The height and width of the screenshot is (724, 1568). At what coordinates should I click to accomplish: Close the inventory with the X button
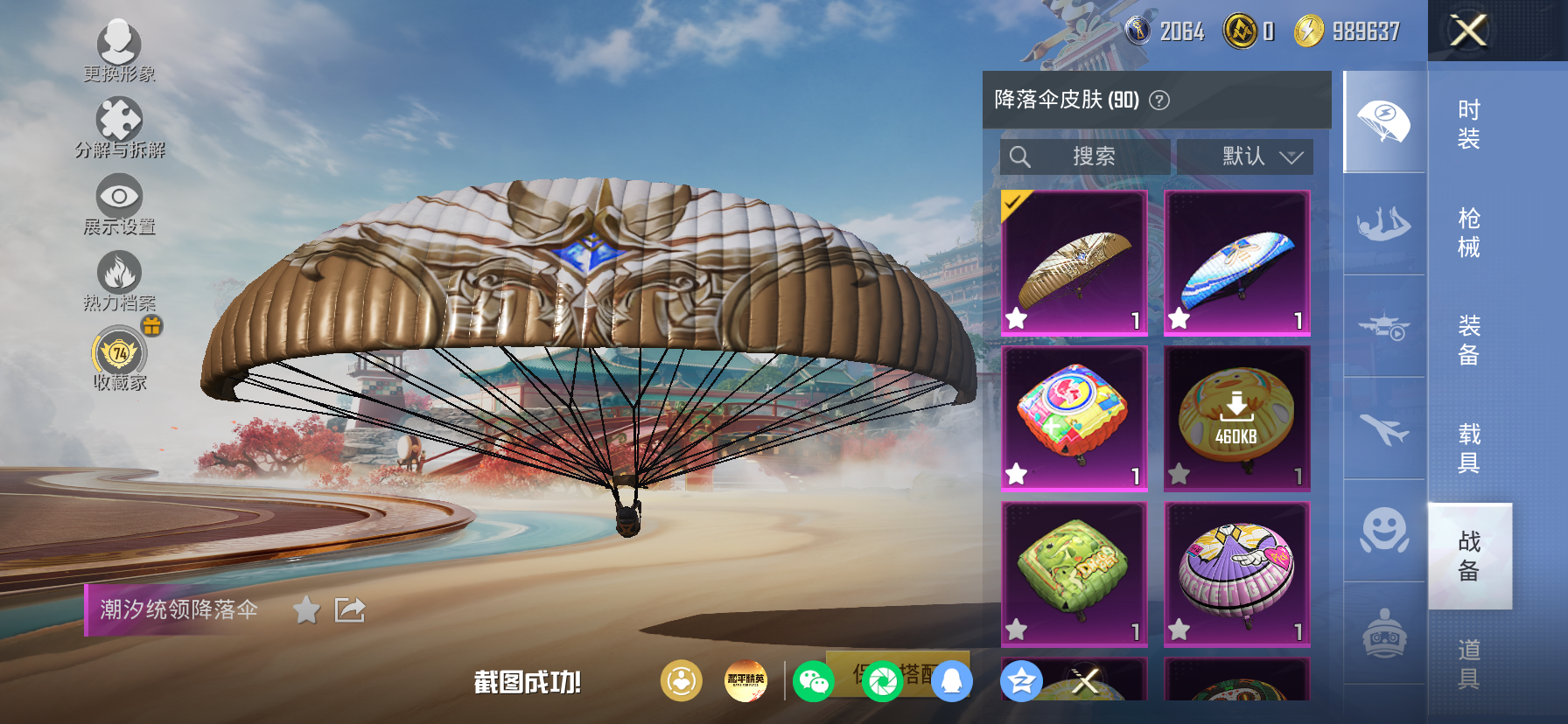click(x=1468, y=31)
